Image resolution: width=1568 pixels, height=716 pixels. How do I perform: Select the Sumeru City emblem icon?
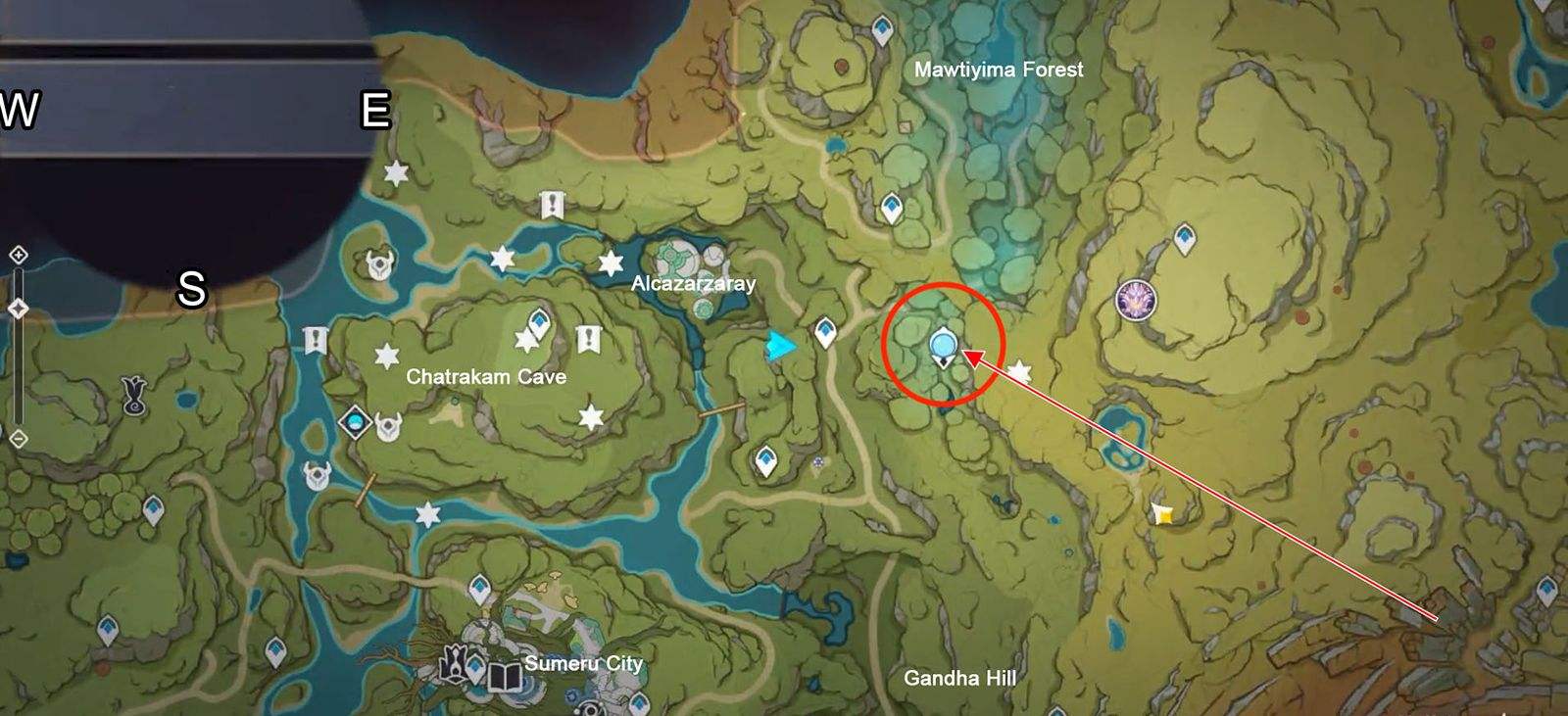click(455, 664)
